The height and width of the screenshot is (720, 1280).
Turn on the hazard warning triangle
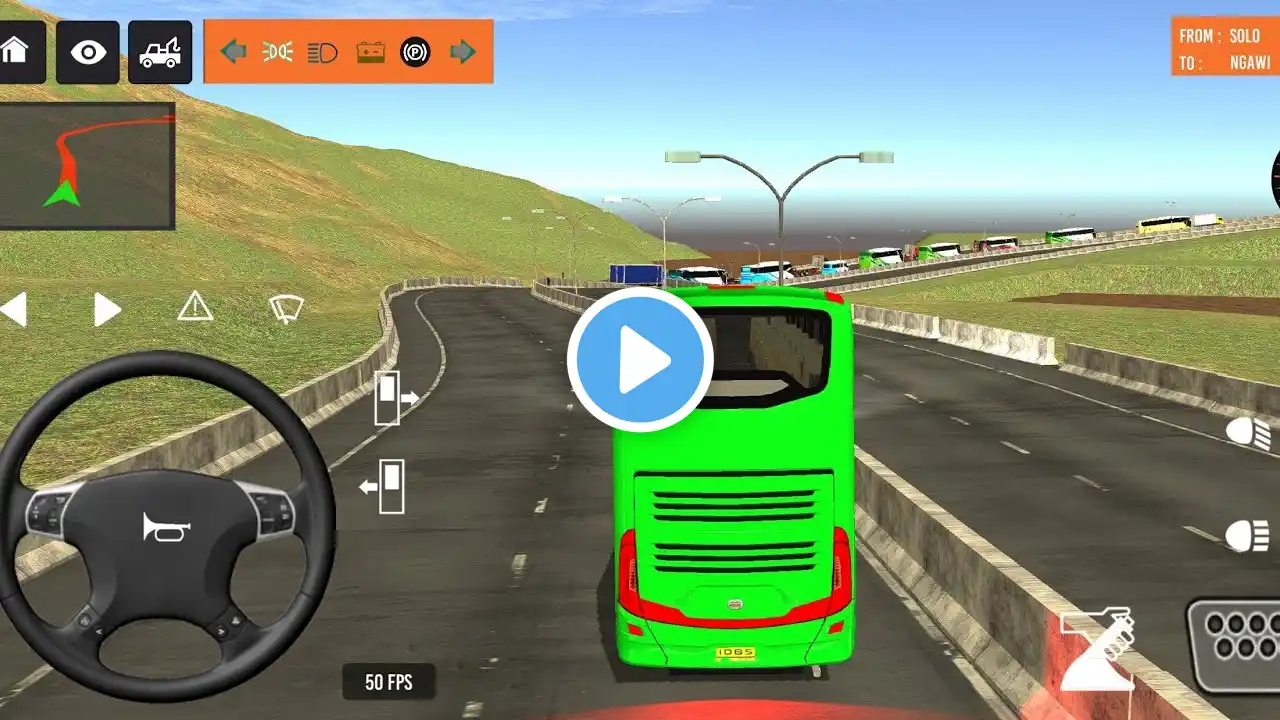[195, 308]
